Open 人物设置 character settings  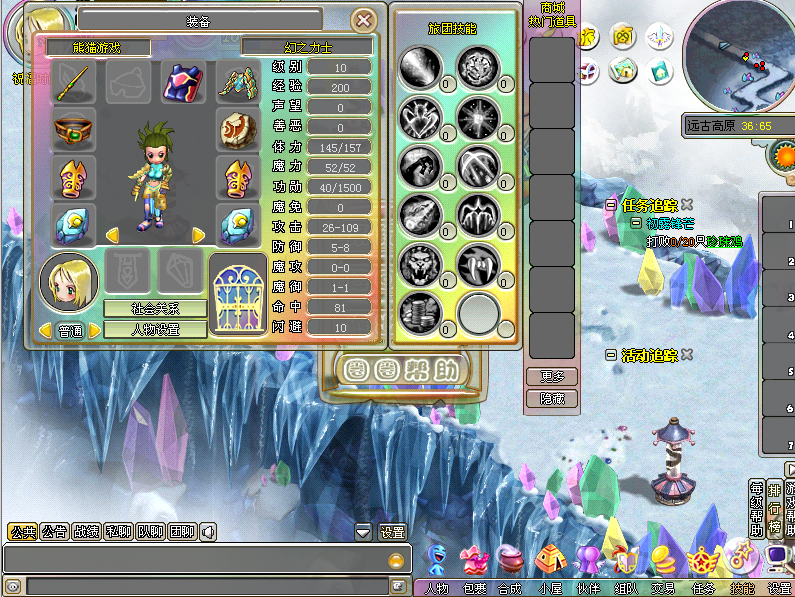(155, 329)
